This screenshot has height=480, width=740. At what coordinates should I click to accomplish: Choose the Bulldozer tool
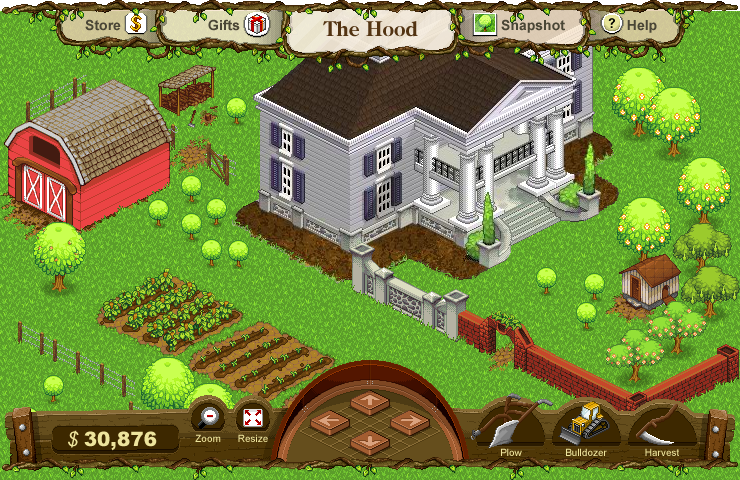coord(586,425)
